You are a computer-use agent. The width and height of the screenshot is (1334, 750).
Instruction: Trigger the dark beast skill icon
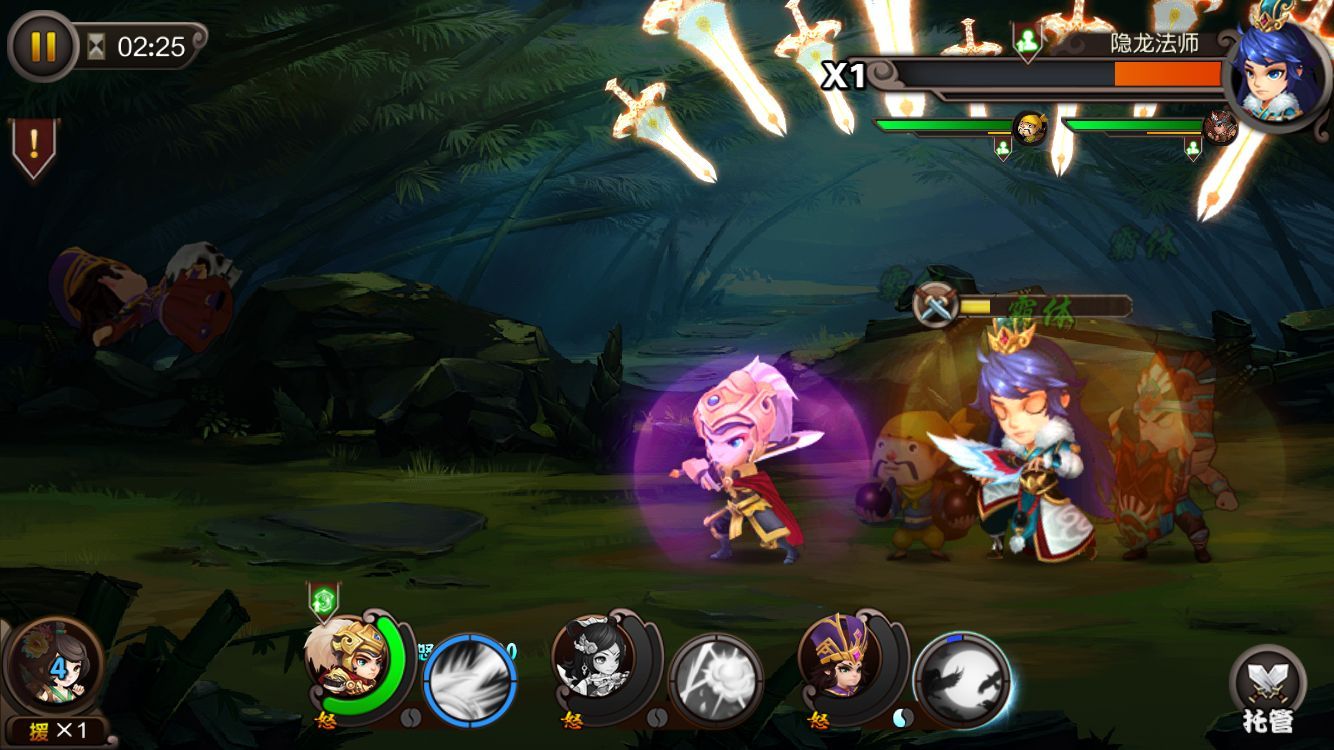point(962,680)
